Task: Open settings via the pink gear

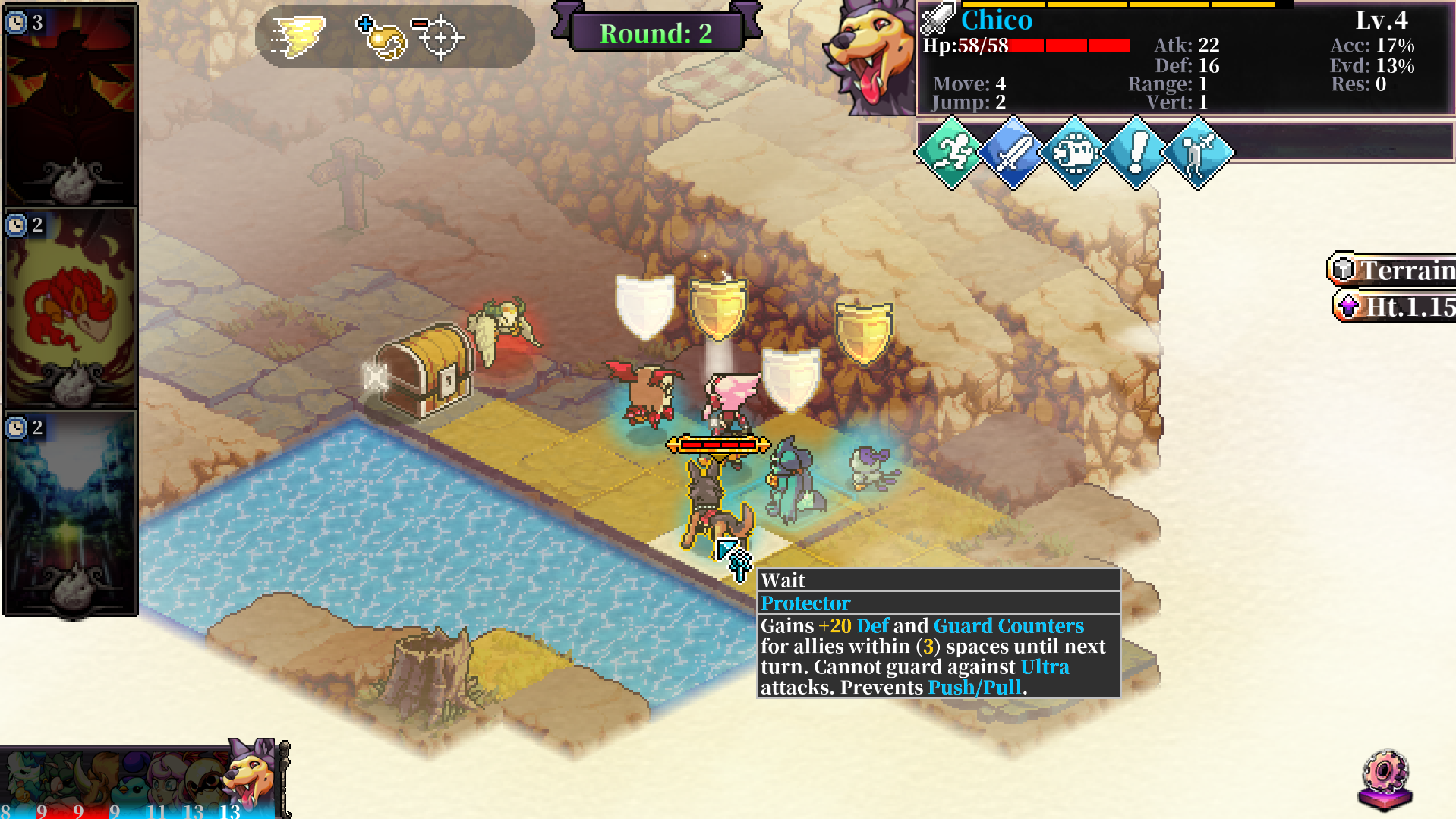Action: 1385,780
